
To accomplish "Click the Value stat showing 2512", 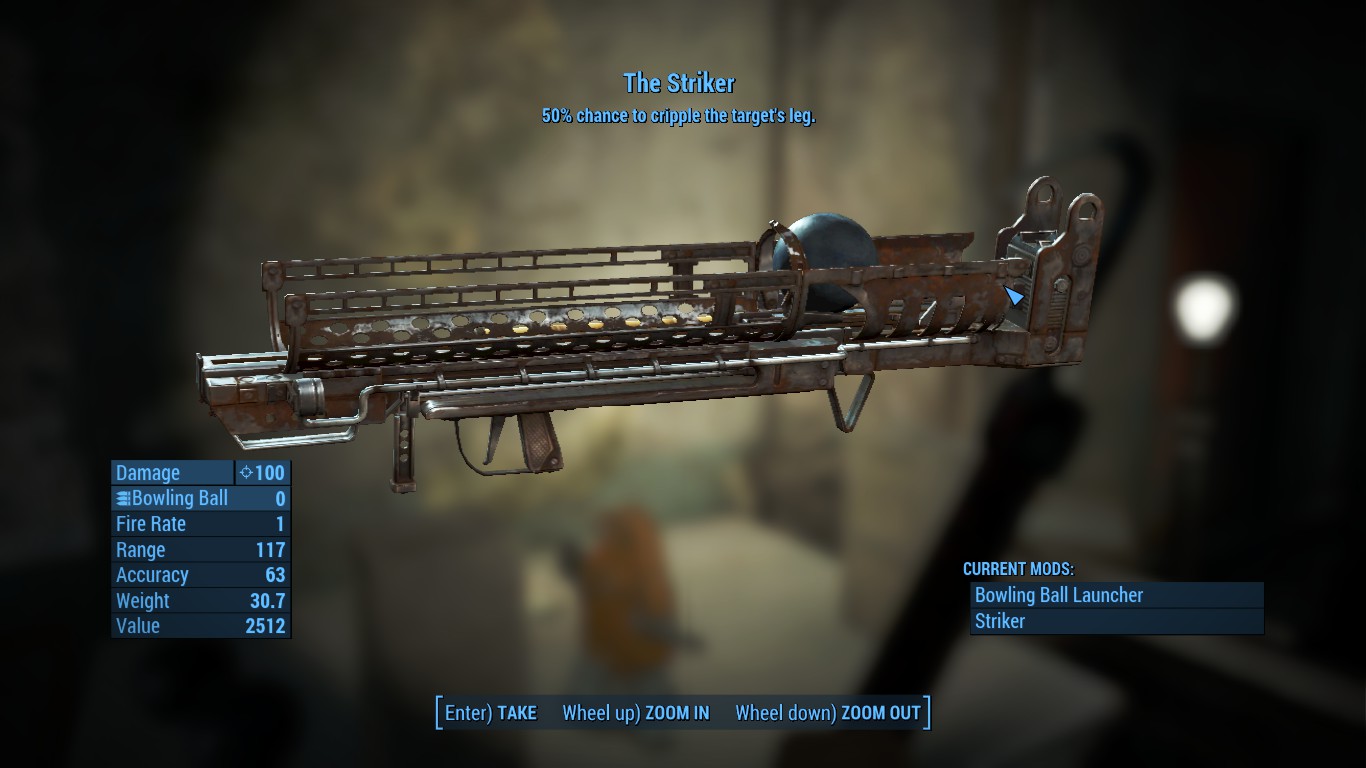I will click(200, 626).
